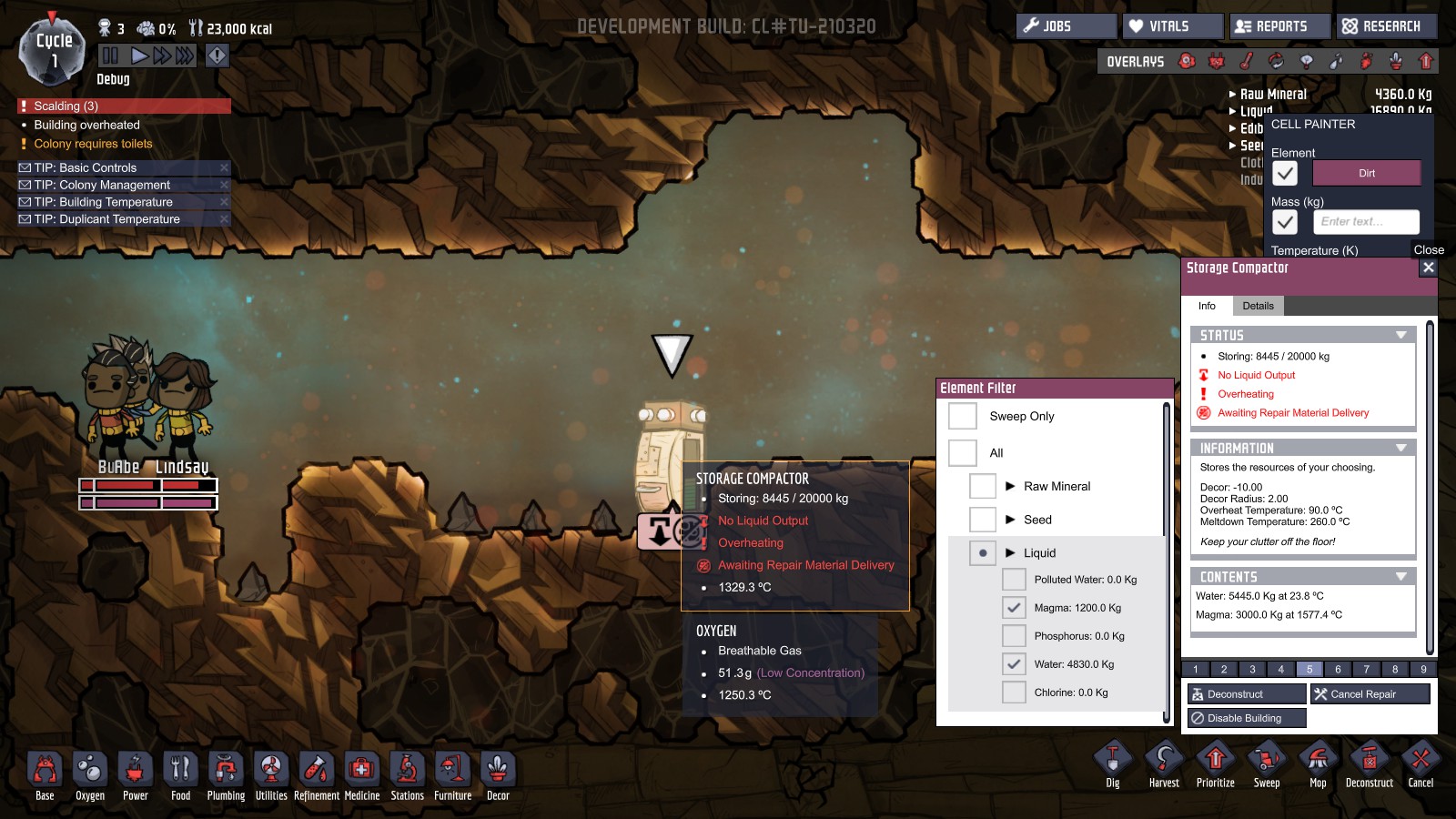The image size is (1456, 819).
Task: Click the Deconstruct building button
Action: click(1246, 694)
